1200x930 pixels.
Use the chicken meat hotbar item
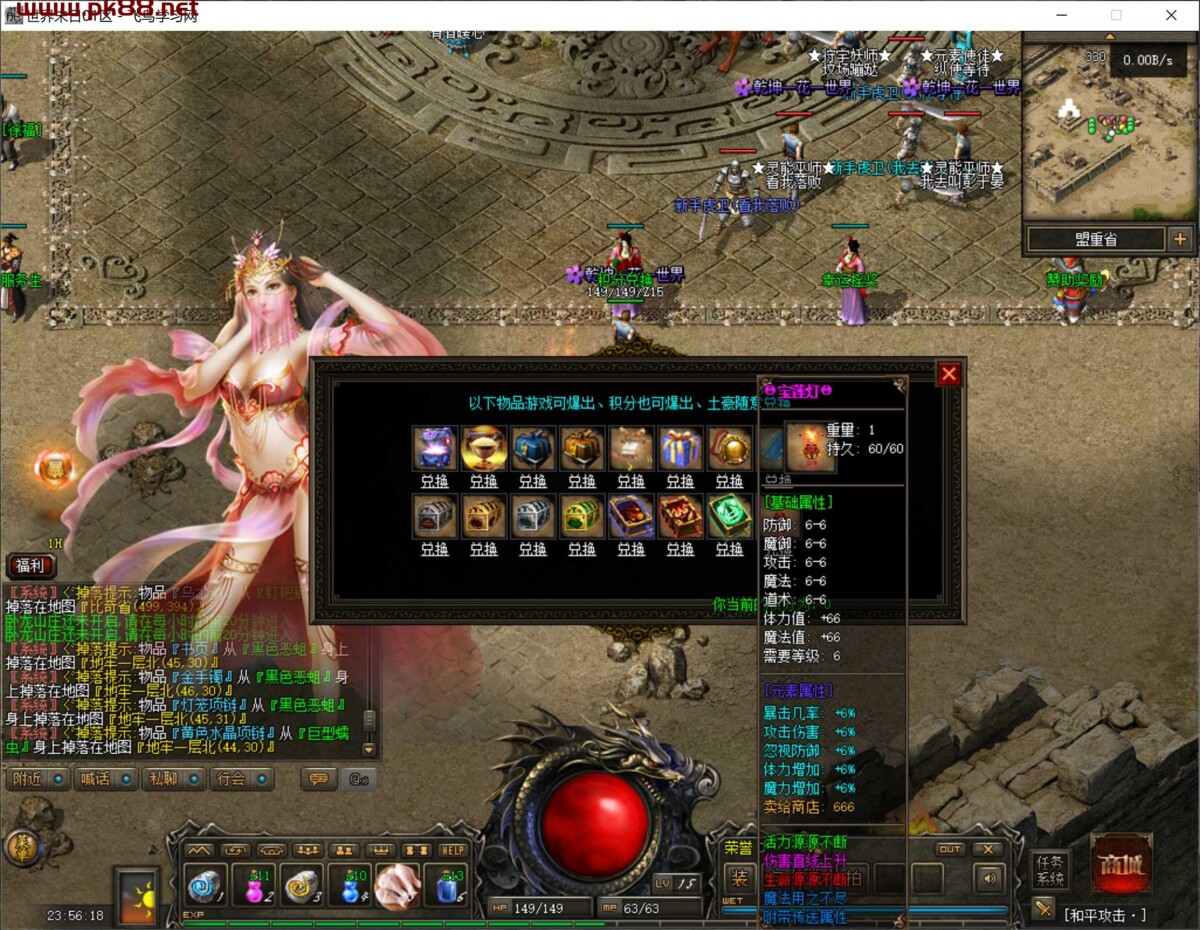tap(398, 885)
